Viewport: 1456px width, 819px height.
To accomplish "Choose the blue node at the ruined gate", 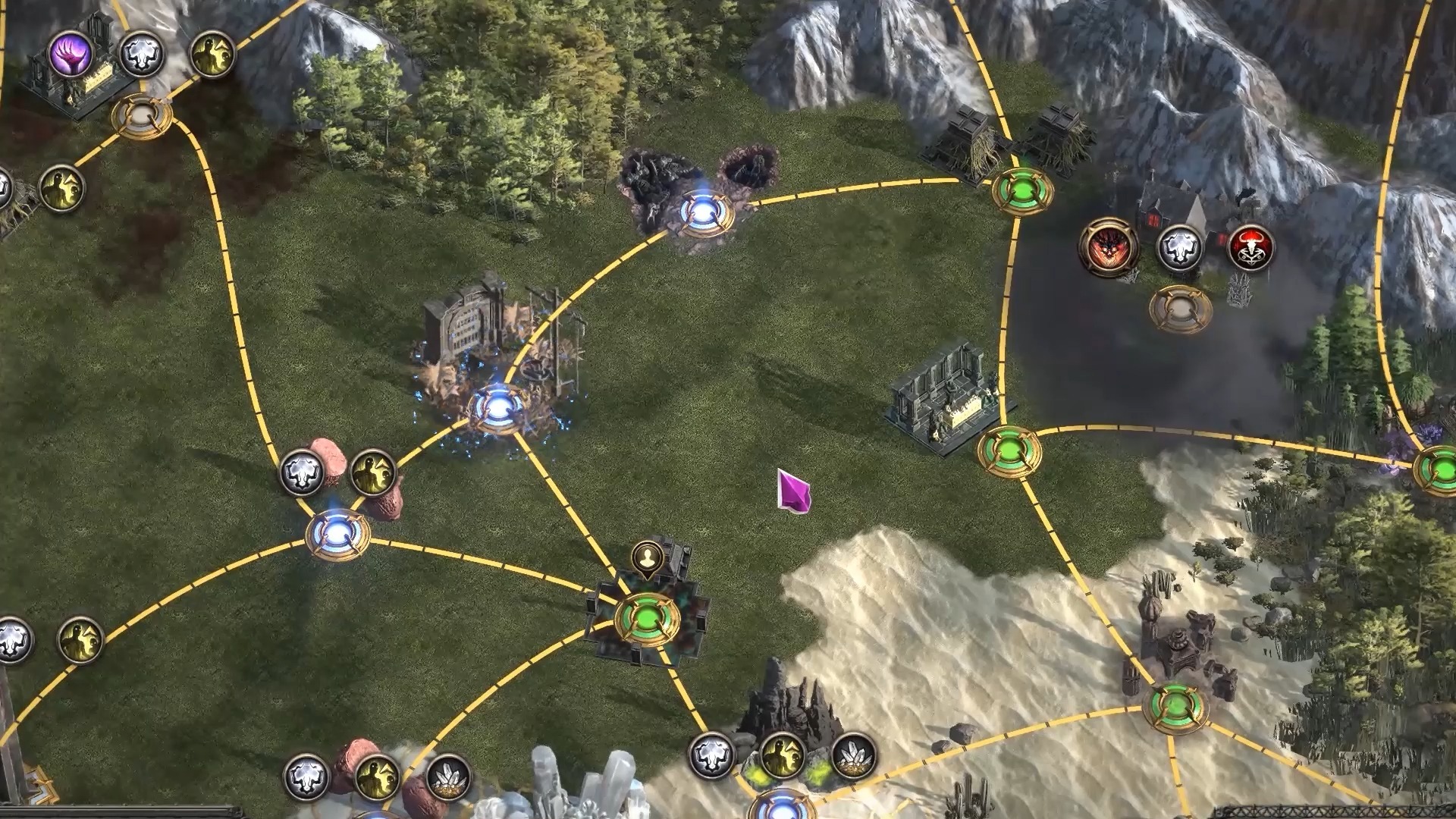I will (497, 407).
